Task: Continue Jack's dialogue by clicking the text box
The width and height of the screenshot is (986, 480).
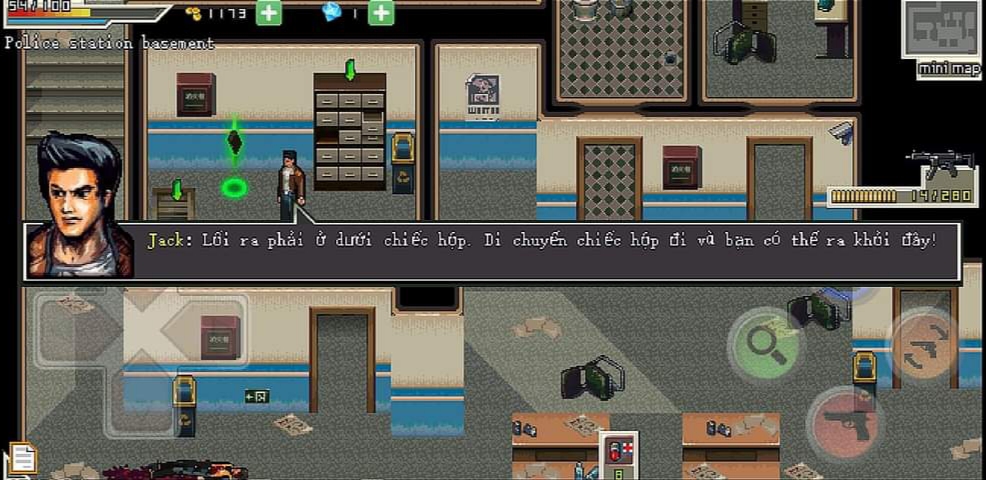Action: (540, 250)
